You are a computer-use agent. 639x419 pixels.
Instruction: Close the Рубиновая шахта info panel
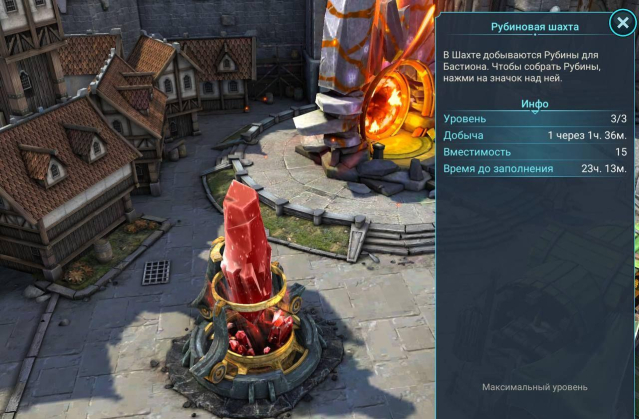621,25
